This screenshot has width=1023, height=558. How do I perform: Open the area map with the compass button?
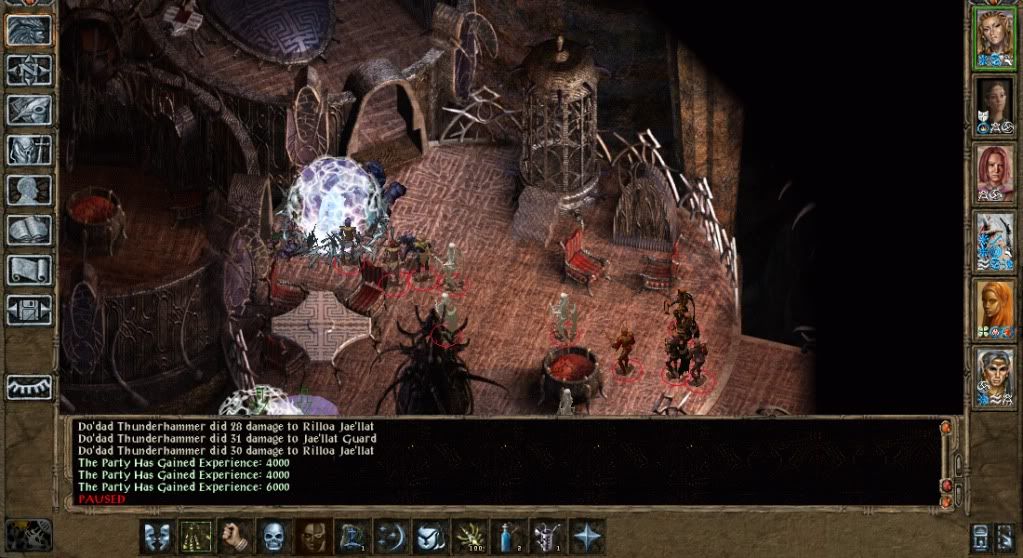coord(29,70)
